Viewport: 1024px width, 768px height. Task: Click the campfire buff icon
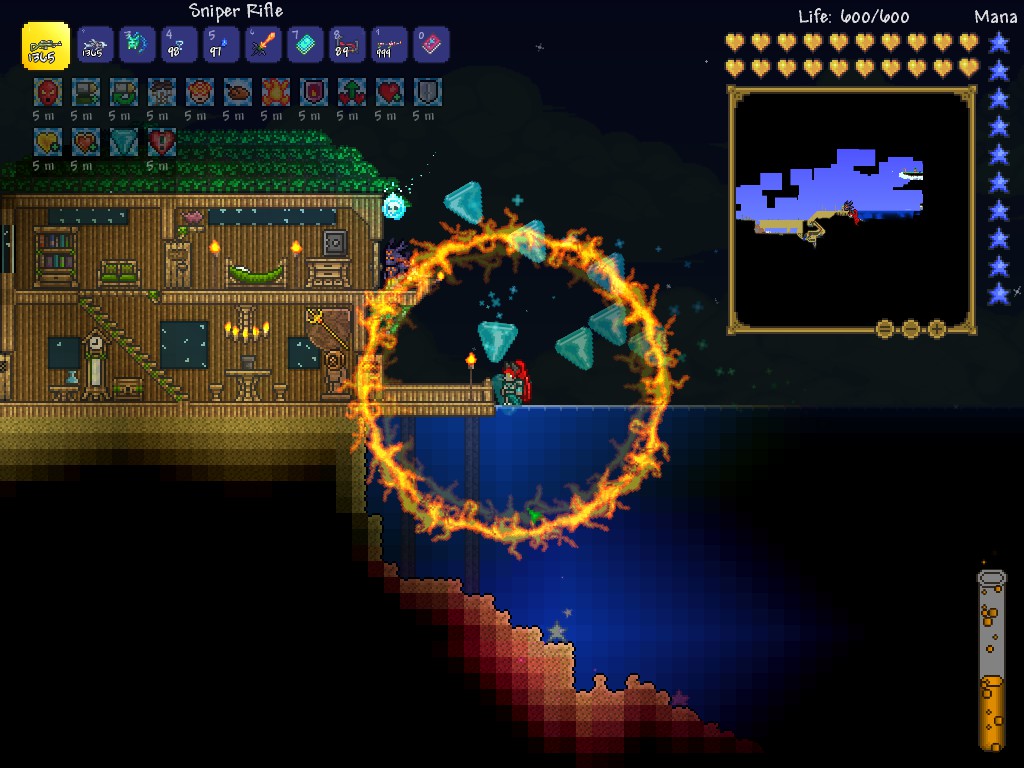[275, 93]
